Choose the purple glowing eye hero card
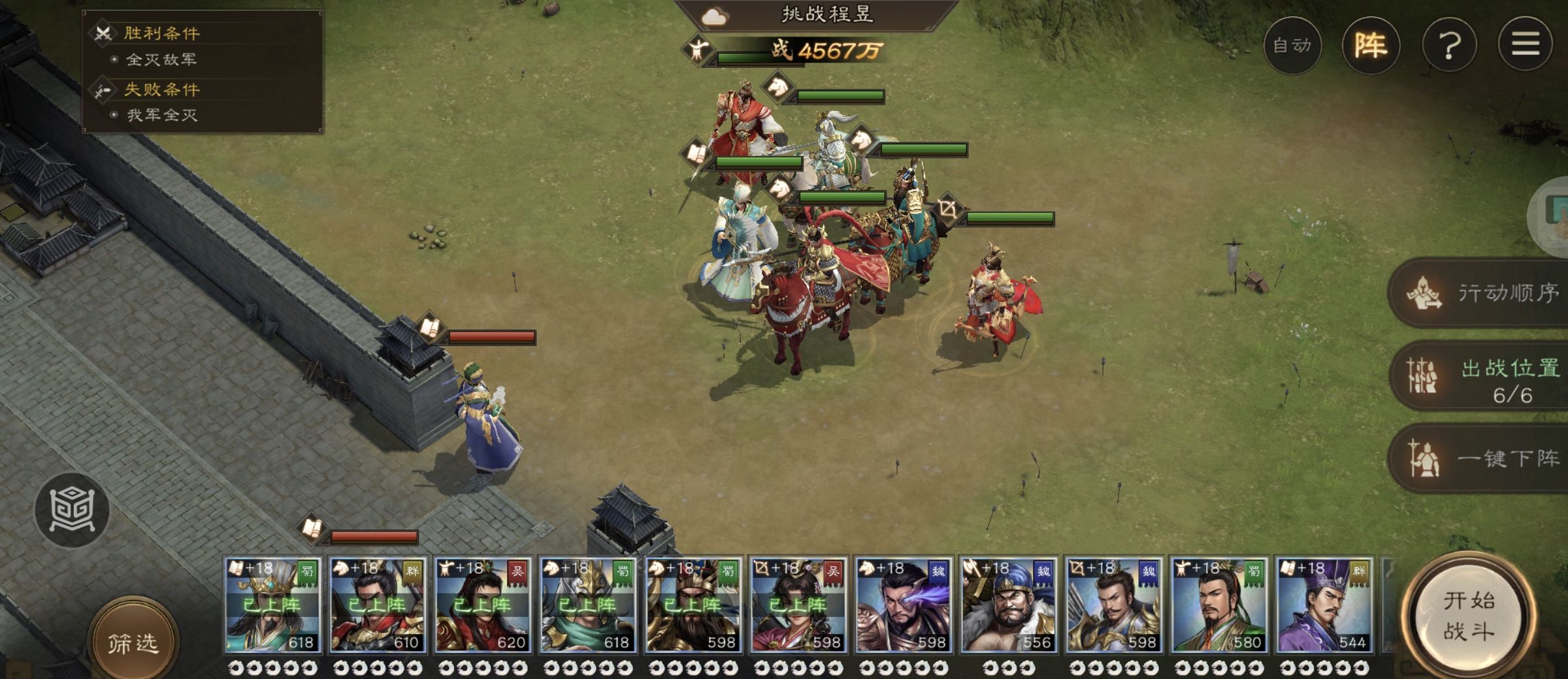 tap(904, 606)
